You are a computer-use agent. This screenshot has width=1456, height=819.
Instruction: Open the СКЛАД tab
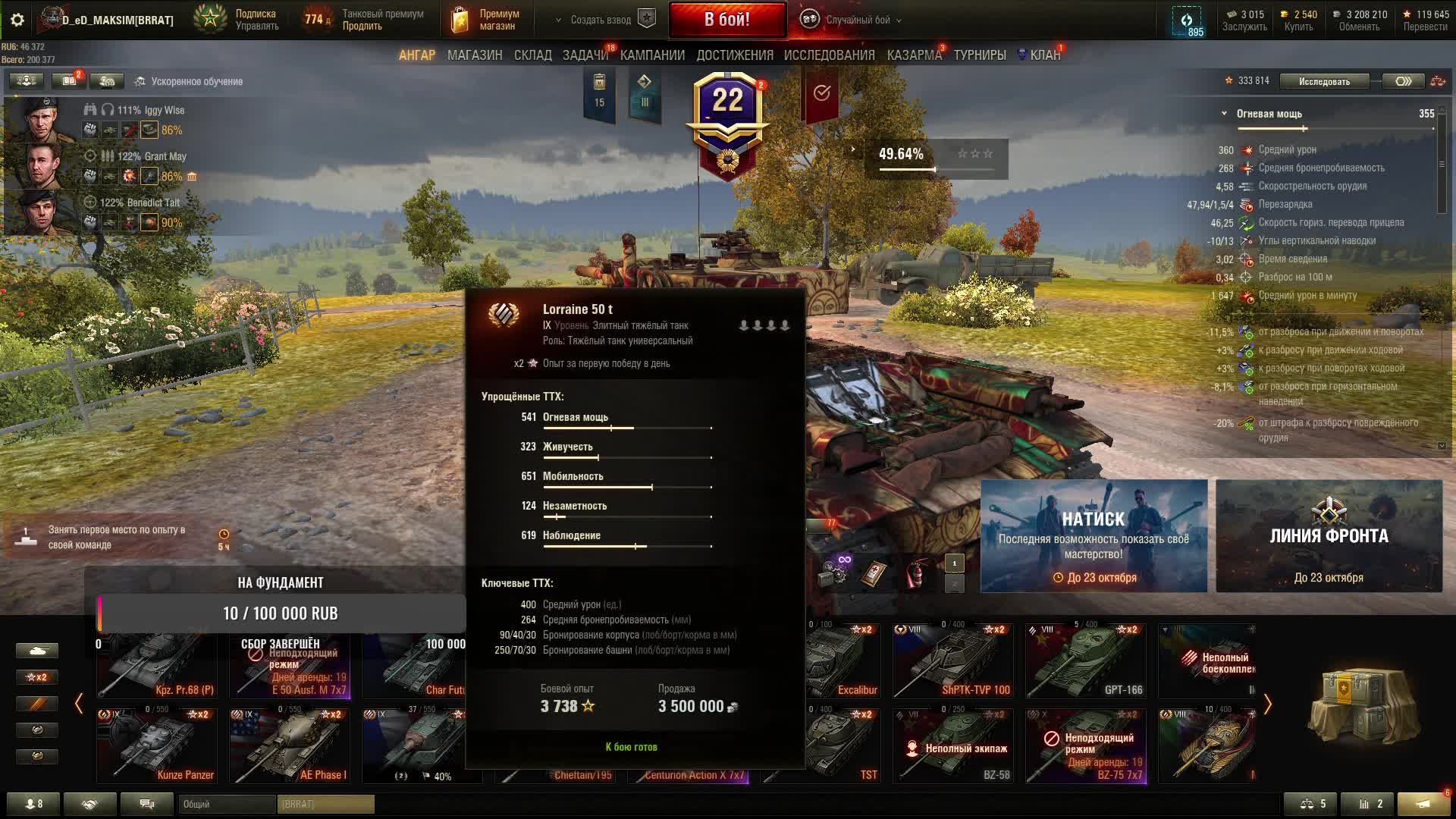pyautogui.click(x=532, y=55)
